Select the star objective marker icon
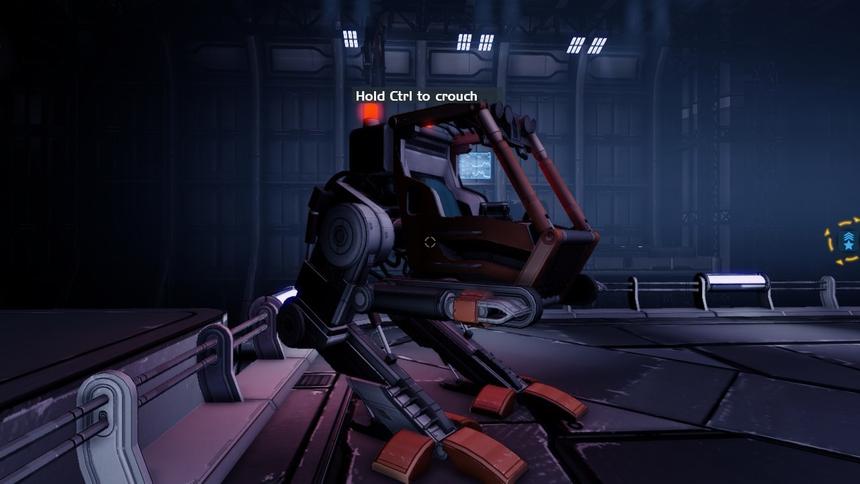 pos(848,240)
